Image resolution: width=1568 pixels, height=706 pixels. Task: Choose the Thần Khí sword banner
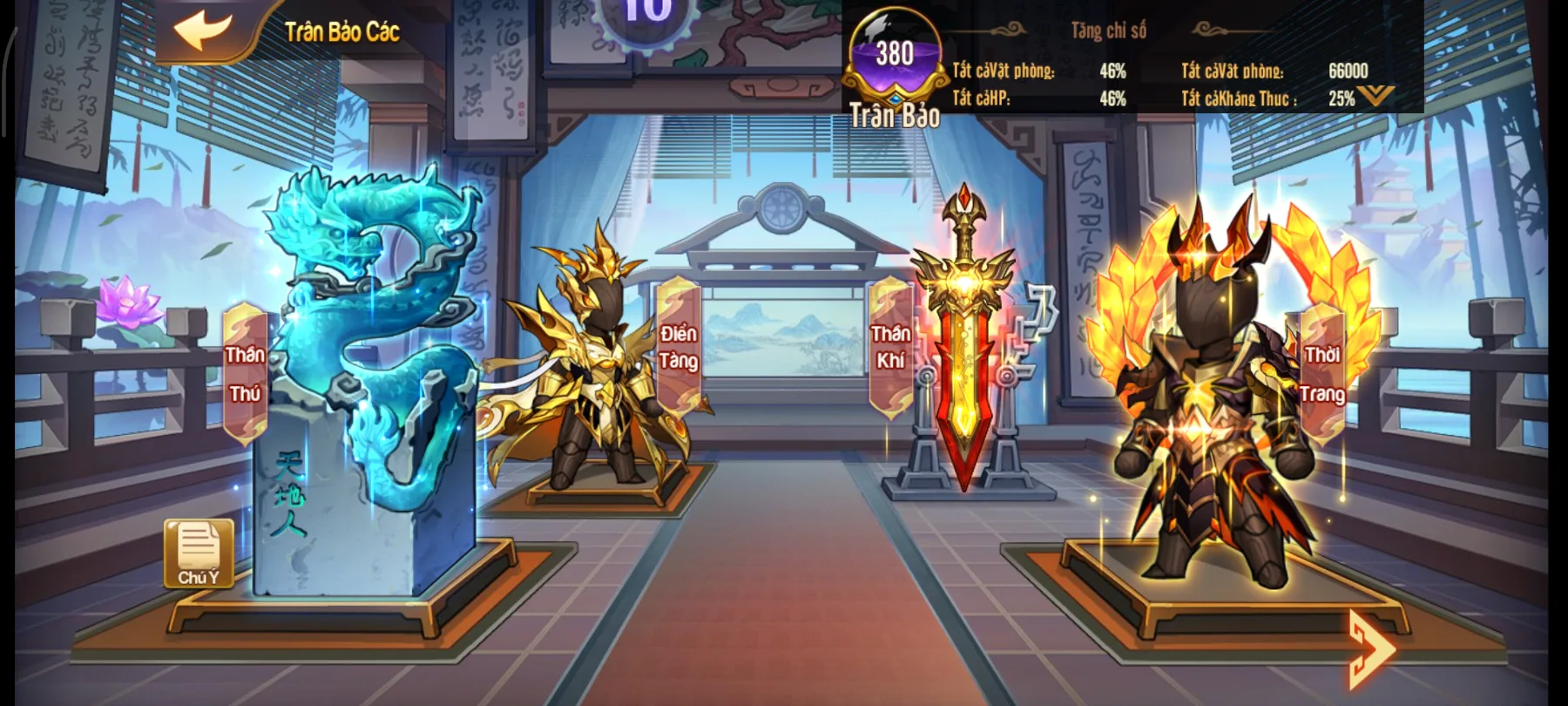tap(890, 346)
